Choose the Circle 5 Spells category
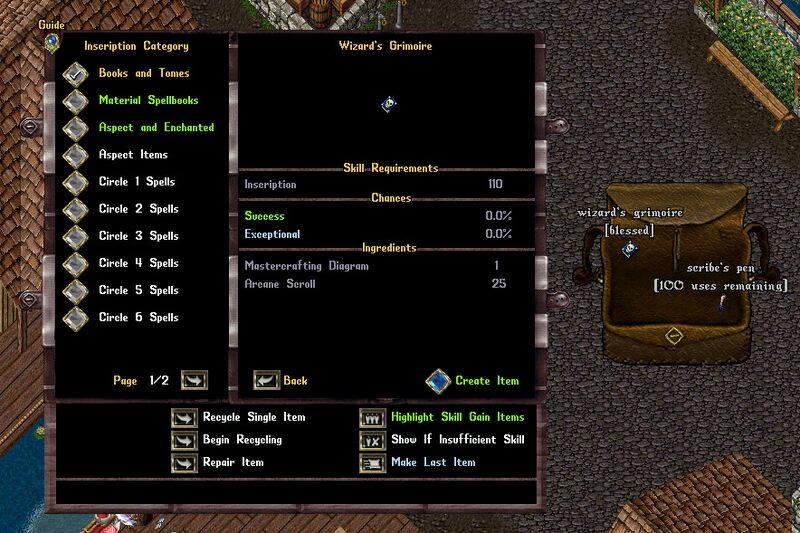 [76, 290]
